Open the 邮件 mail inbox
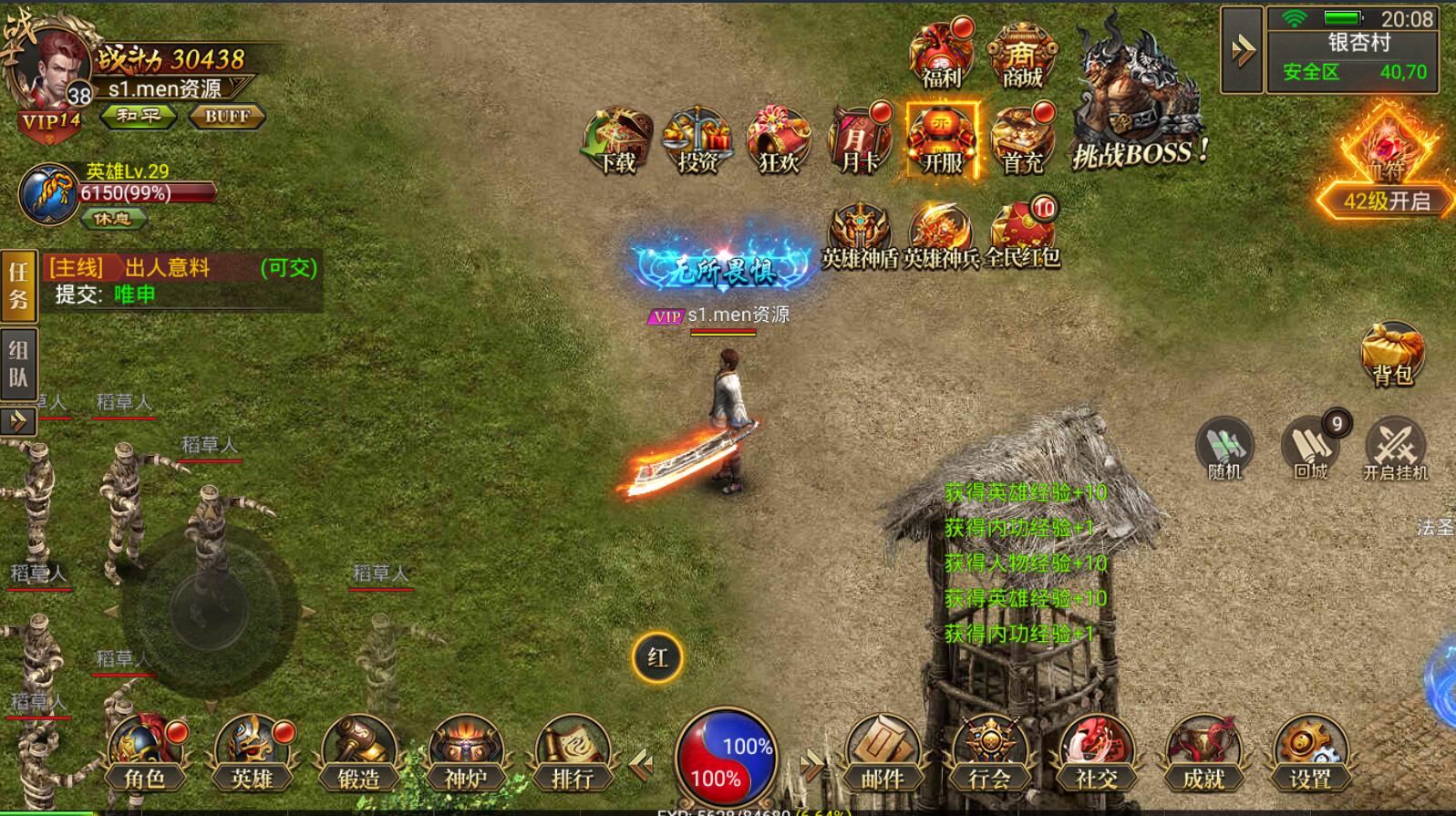The width and height of the screenshot is (1456, 816). [x=882, y=753]
